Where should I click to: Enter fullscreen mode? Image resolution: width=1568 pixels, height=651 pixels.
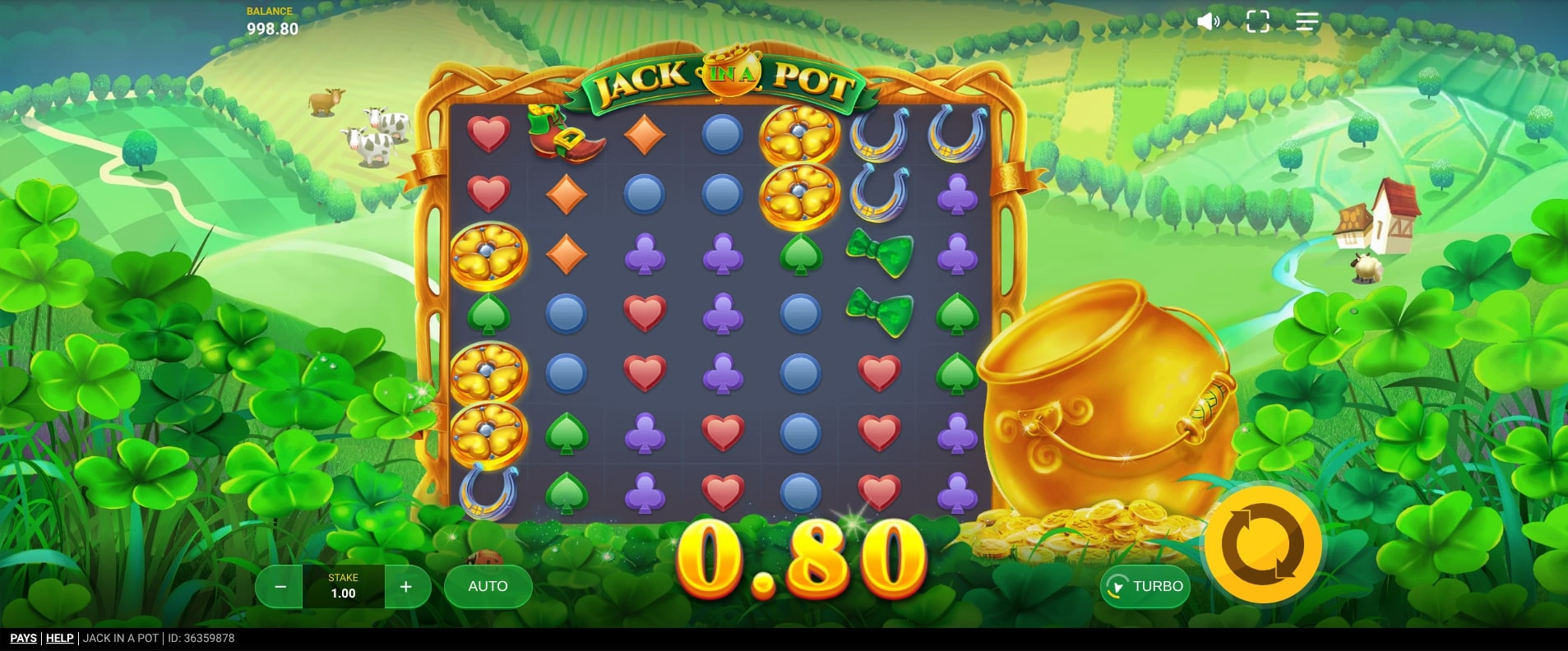point(1257,21)
